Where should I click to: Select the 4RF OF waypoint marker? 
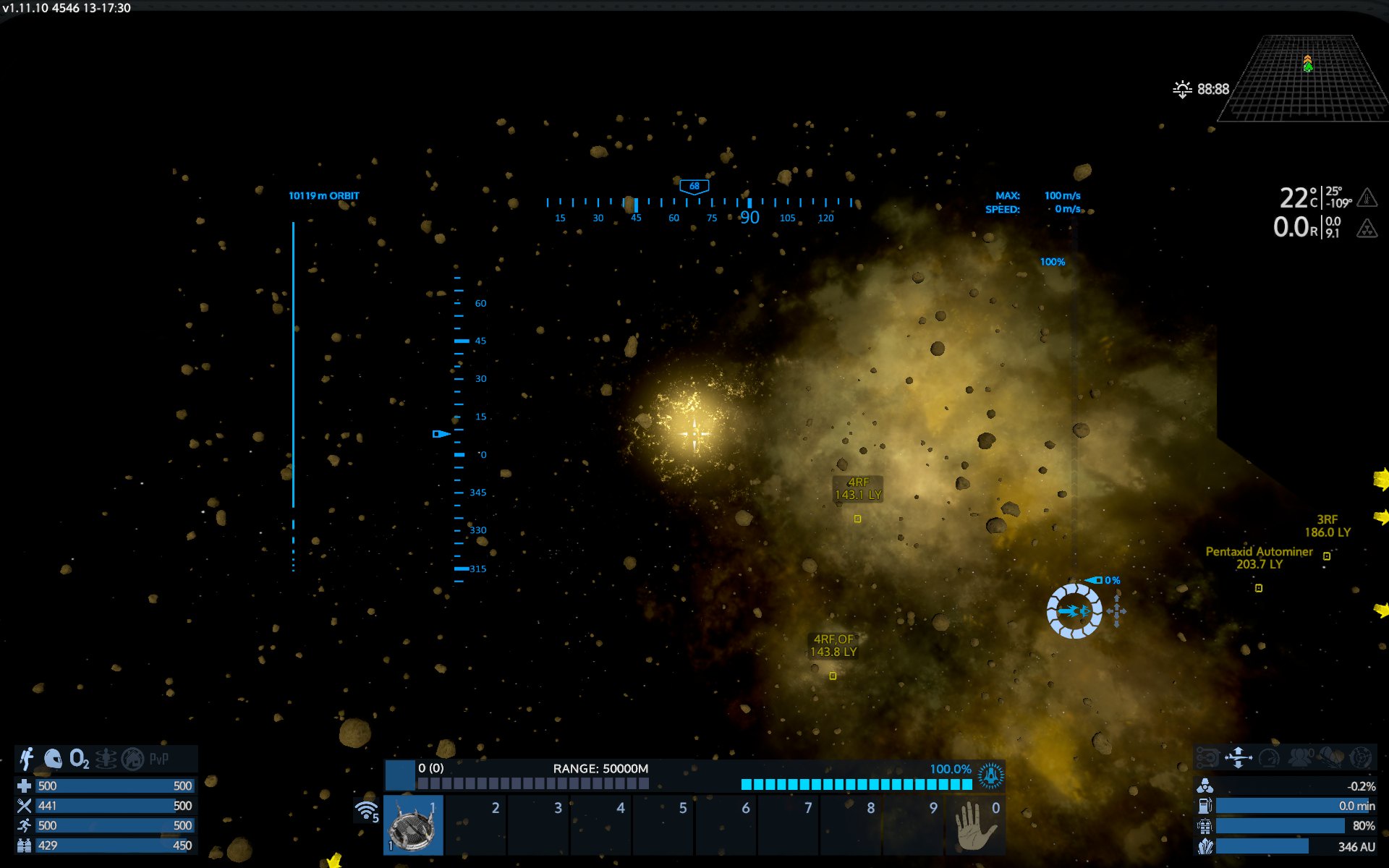click(x=833, y=676)
